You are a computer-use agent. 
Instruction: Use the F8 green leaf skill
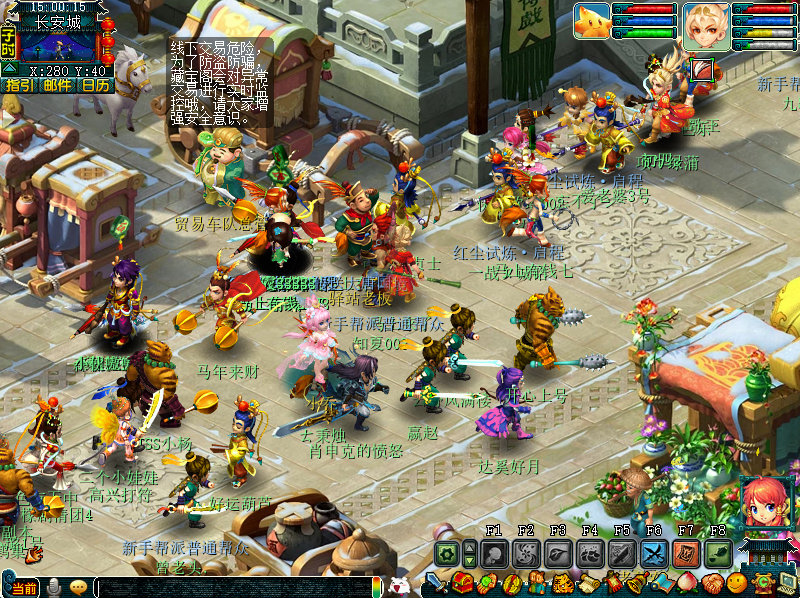coord(718,553)
